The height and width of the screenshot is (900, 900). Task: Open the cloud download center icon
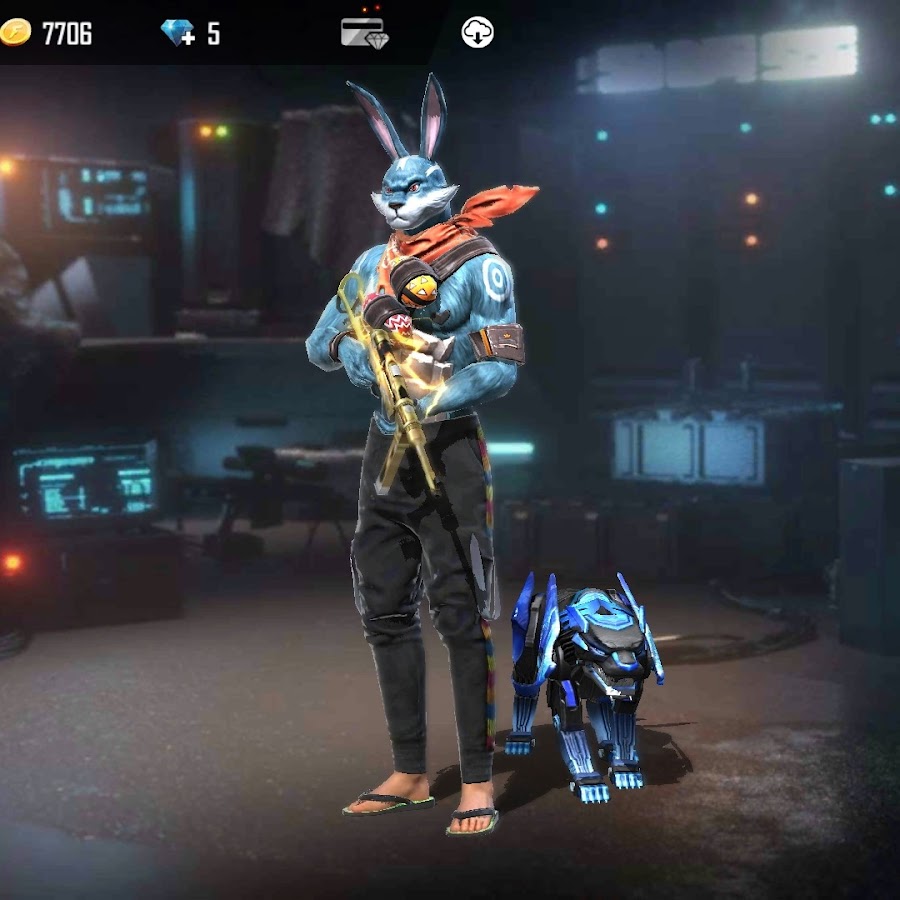477,33
